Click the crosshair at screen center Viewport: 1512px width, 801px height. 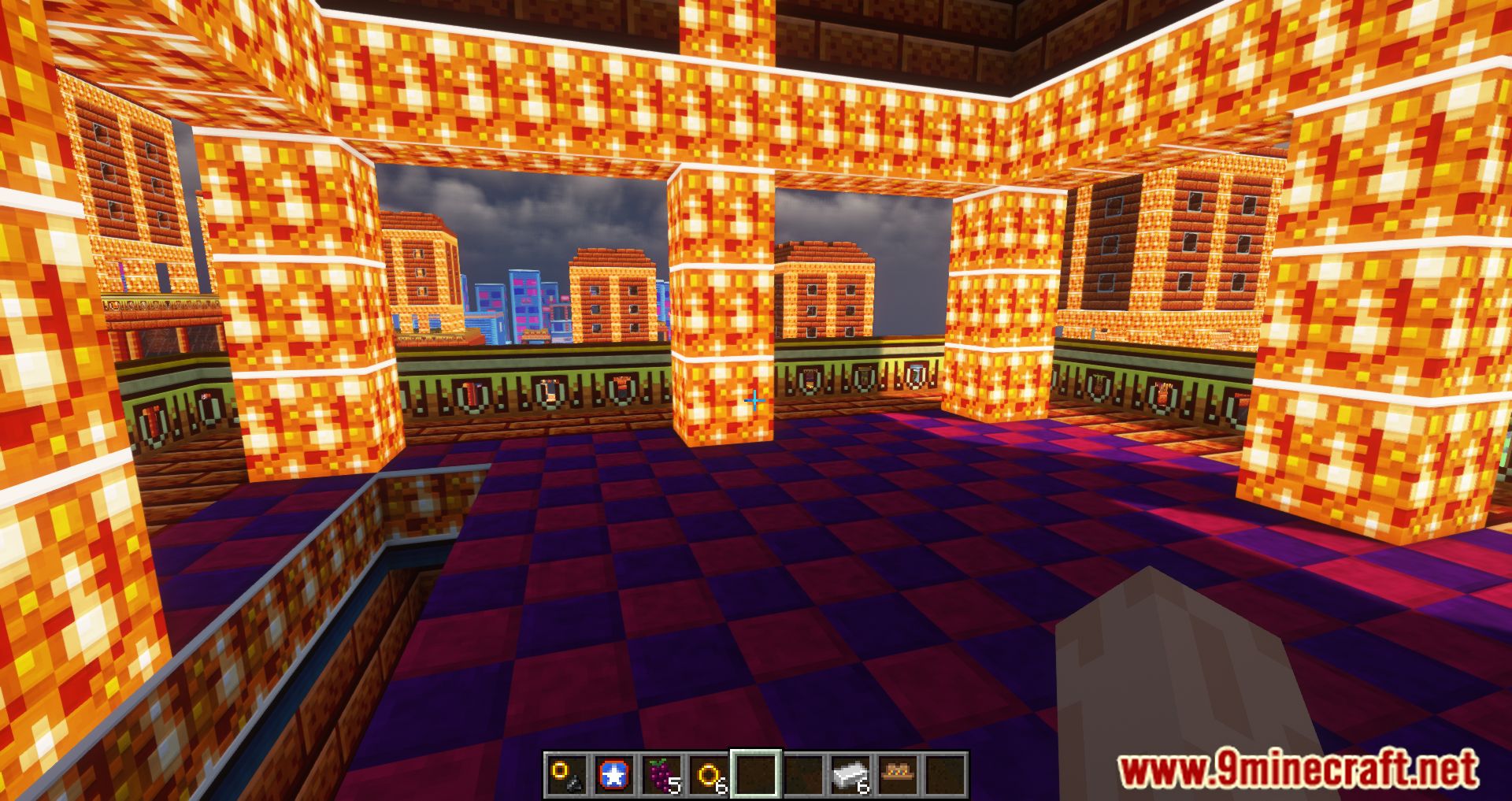click(754, 402)
